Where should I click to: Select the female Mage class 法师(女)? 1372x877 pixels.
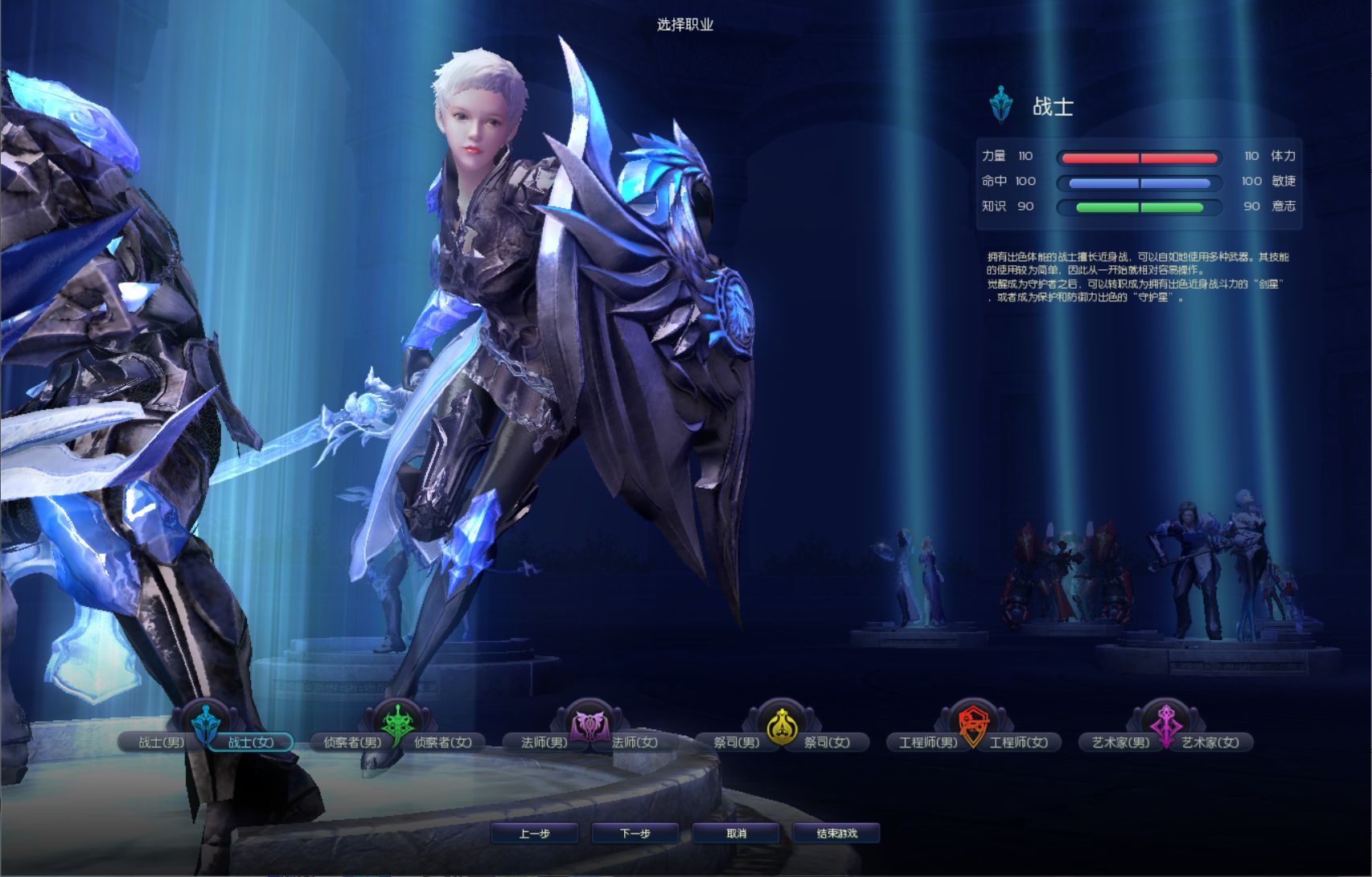click(x=635, y=742)
